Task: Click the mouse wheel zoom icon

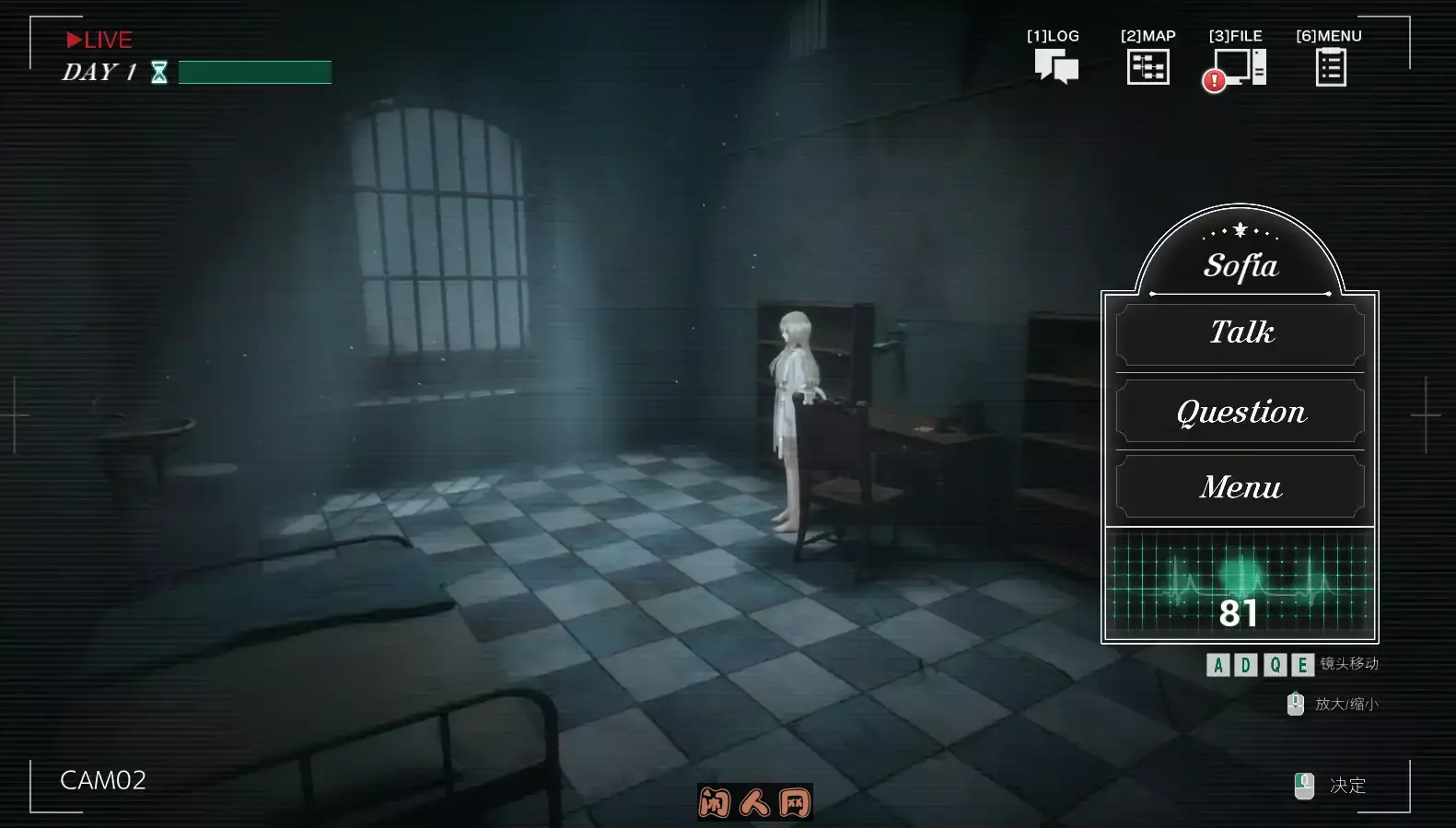Action: pos(1295,704)
